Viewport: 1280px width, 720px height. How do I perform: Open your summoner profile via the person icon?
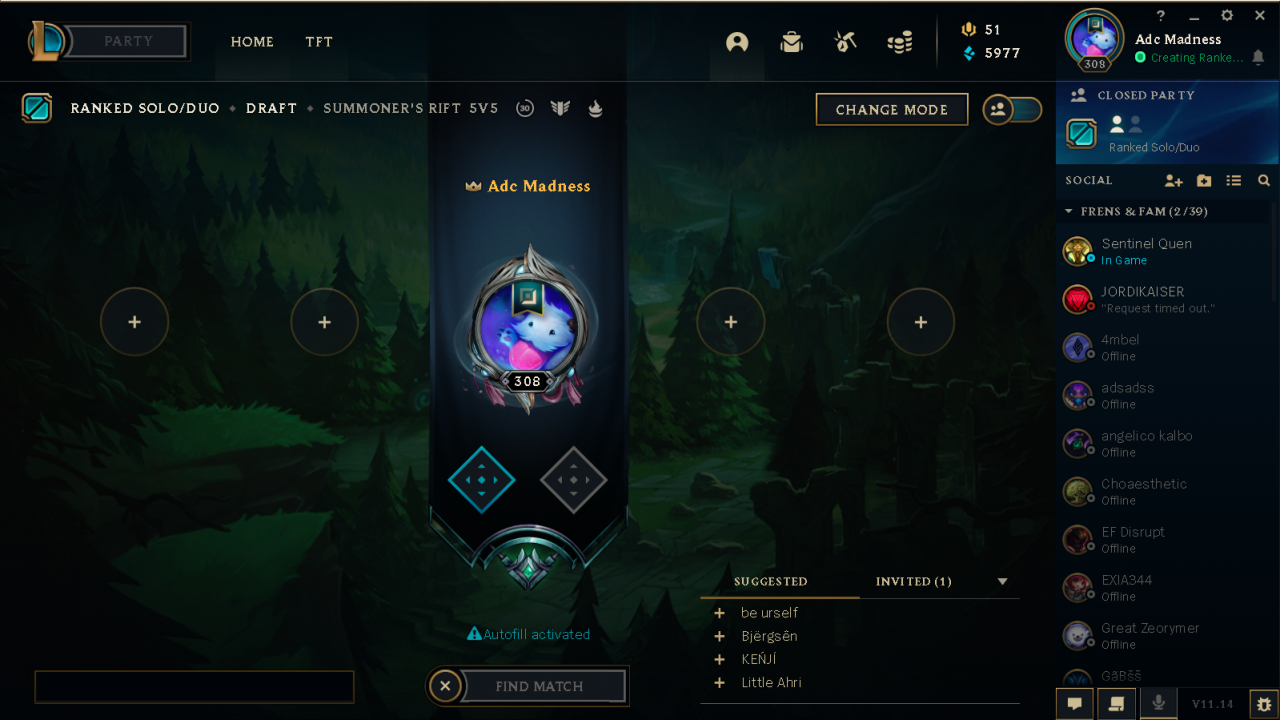(737, 43)
